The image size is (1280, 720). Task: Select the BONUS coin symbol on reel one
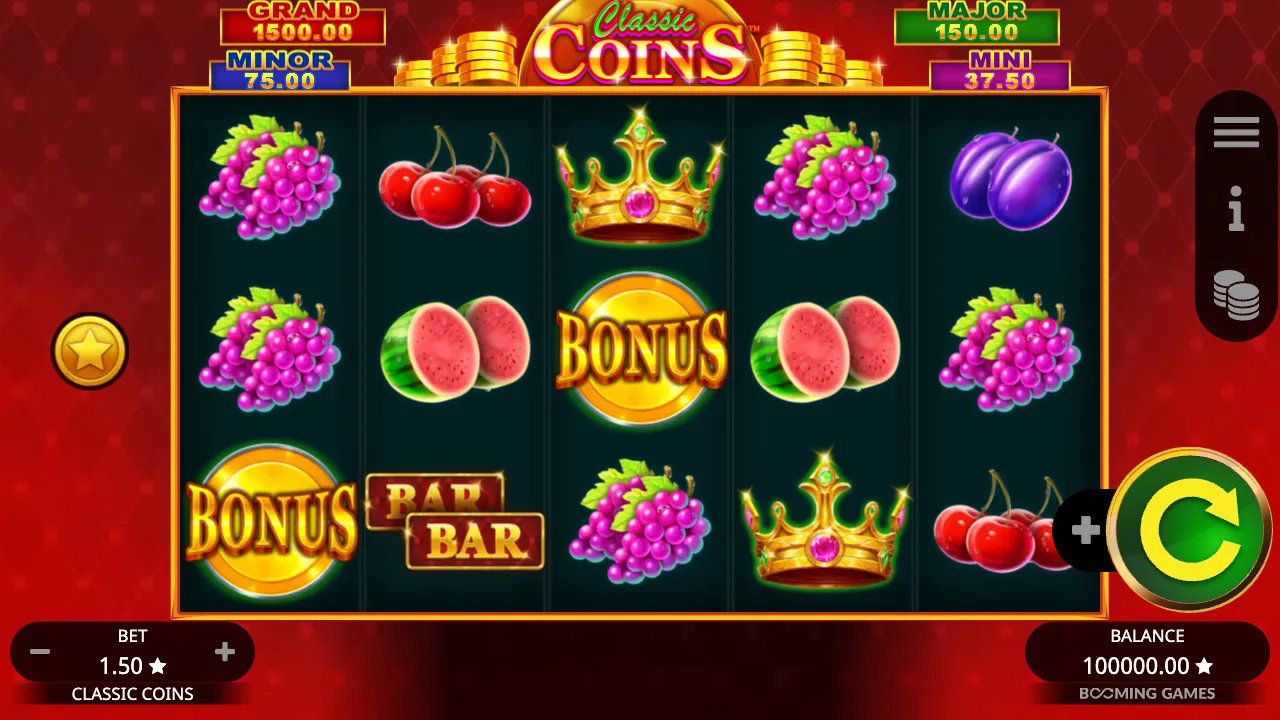[x=271, y=520]
